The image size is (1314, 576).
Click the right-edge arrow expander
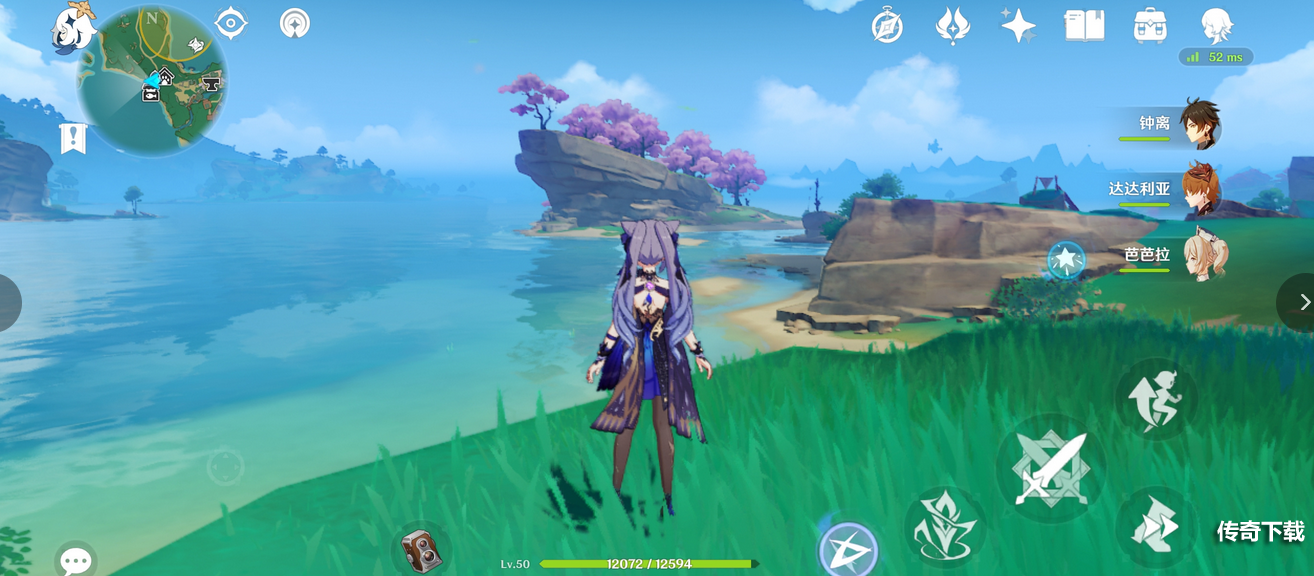pyautogui.click(x=1302, y=302)
